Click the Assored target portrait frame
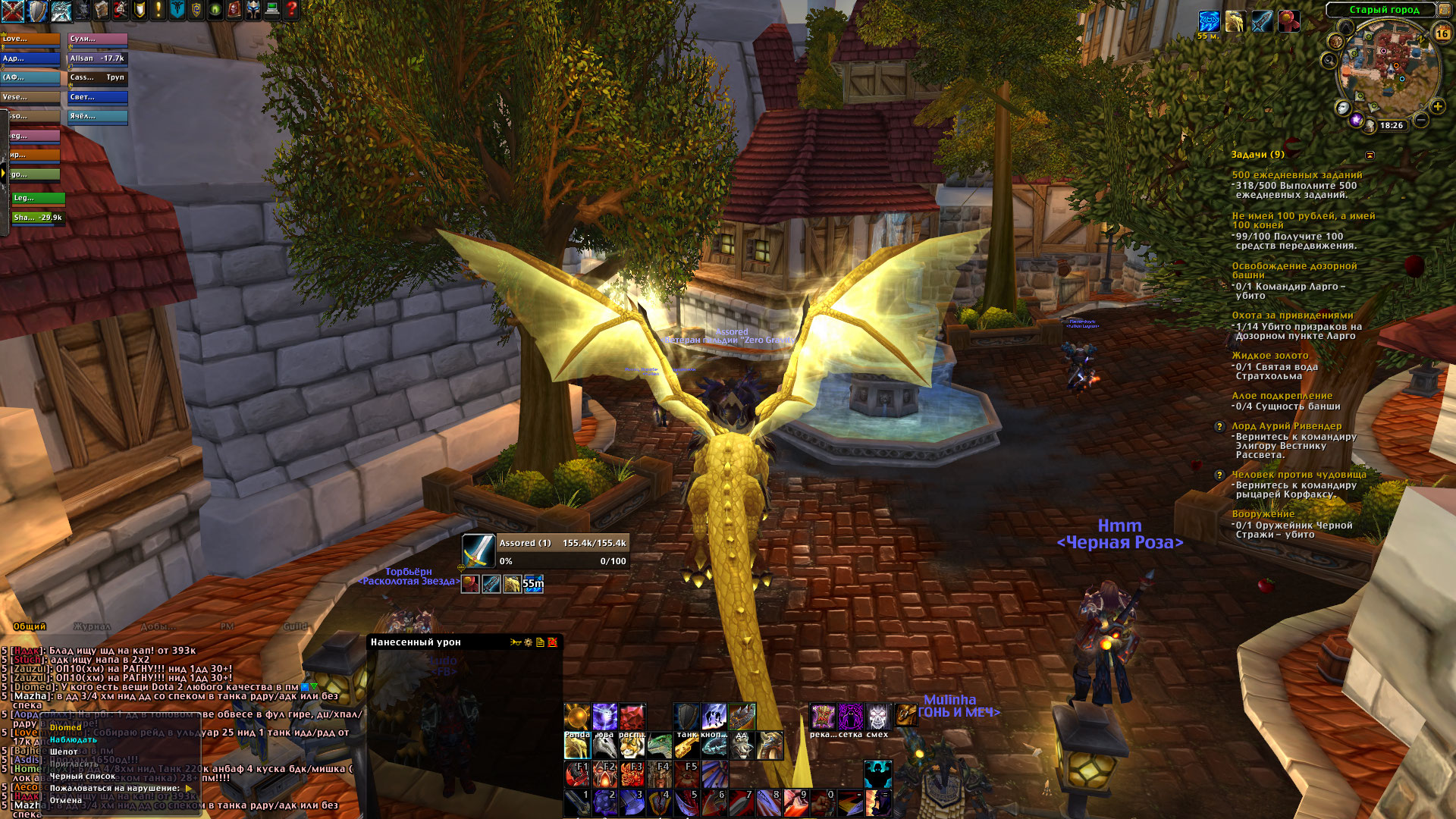This screenshot has height=819, width=1456. pyautogui.click(x=479, y=551)
